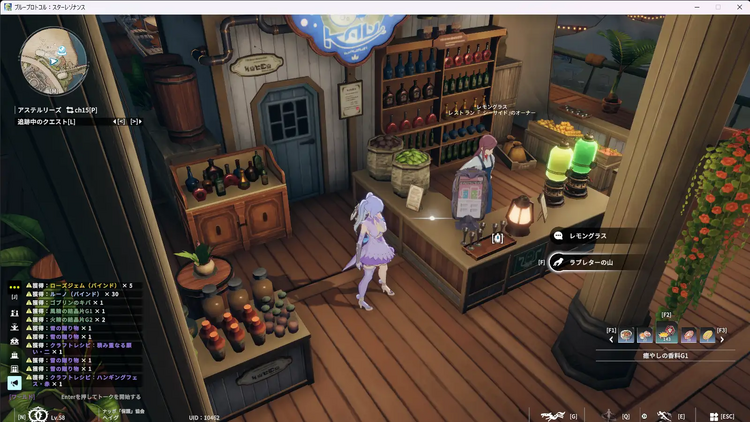
Task: Select the three-dots chat tab
Action: [x=14, y=286]
